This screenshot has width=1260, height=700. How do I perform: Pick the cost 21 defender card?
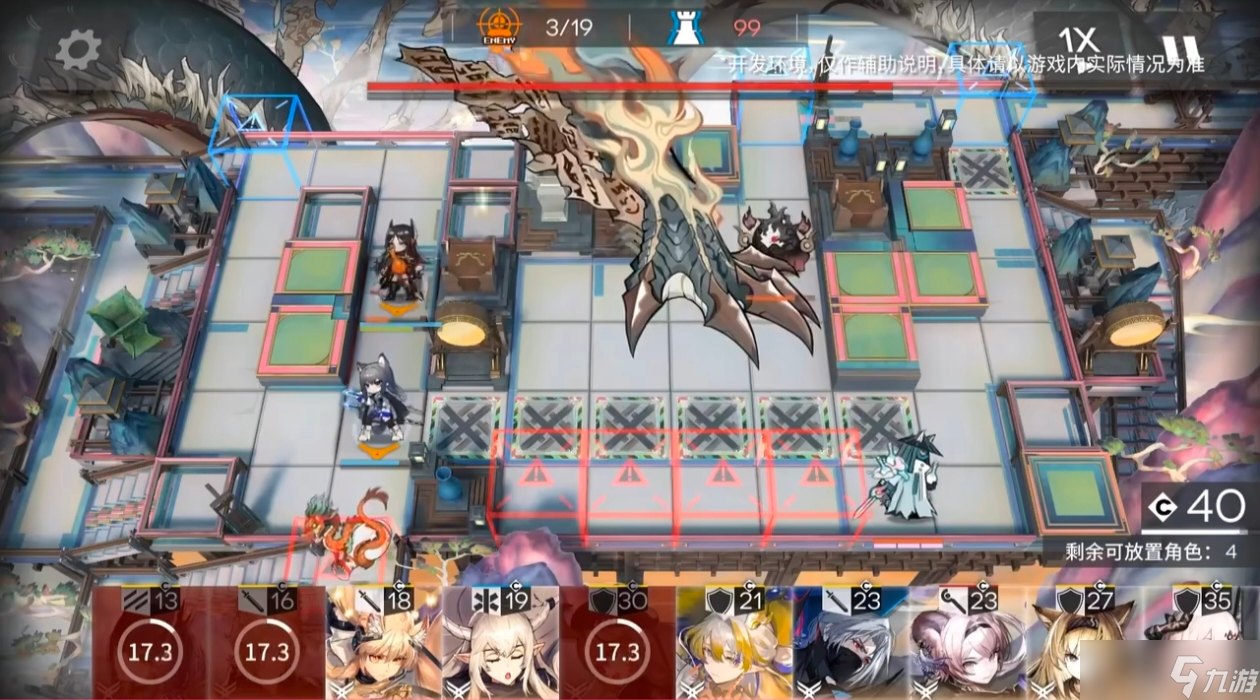pyautogui.click(x=735, y=642)
